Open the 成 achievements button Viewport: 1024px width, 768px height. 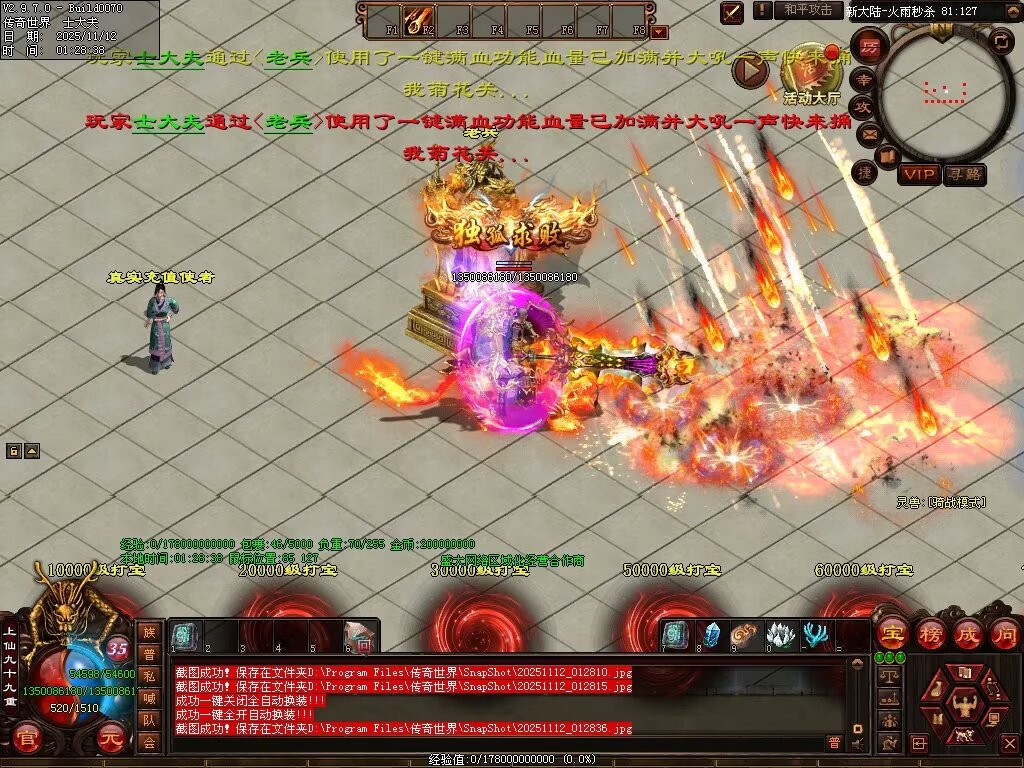(x=968, y=634)
